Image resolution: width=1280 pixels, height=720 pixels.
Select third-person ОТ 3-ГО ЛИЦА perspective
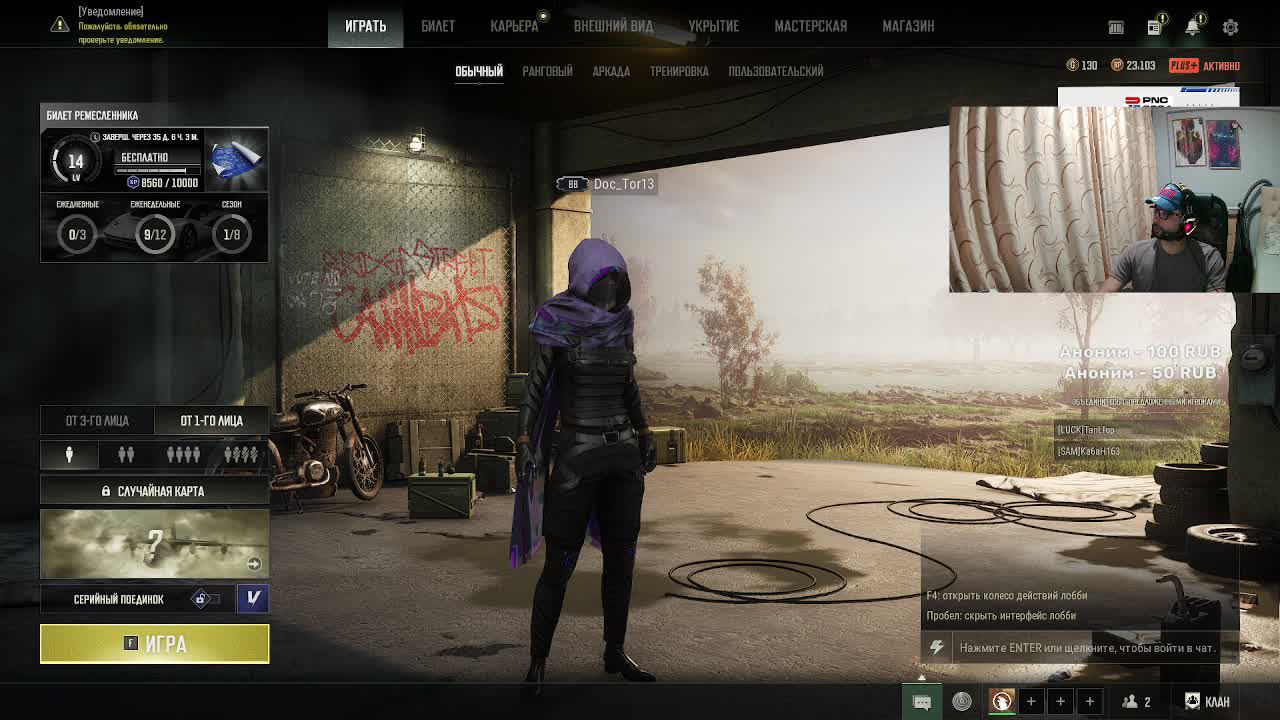(97, 421)
